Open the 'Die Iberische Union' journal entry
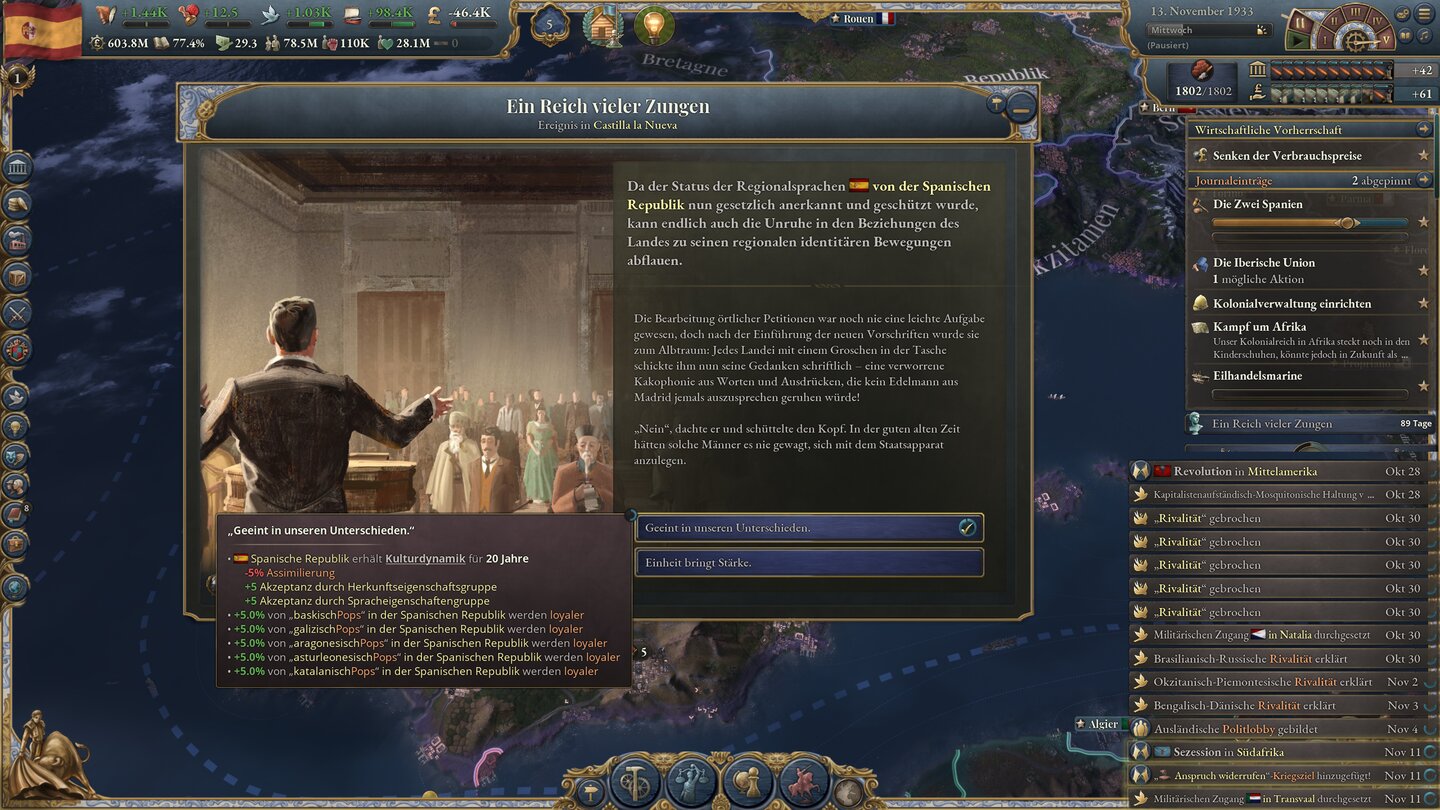Image resolution: width=1440 pixels, height=810 pixels. (x=1263, y=263)
